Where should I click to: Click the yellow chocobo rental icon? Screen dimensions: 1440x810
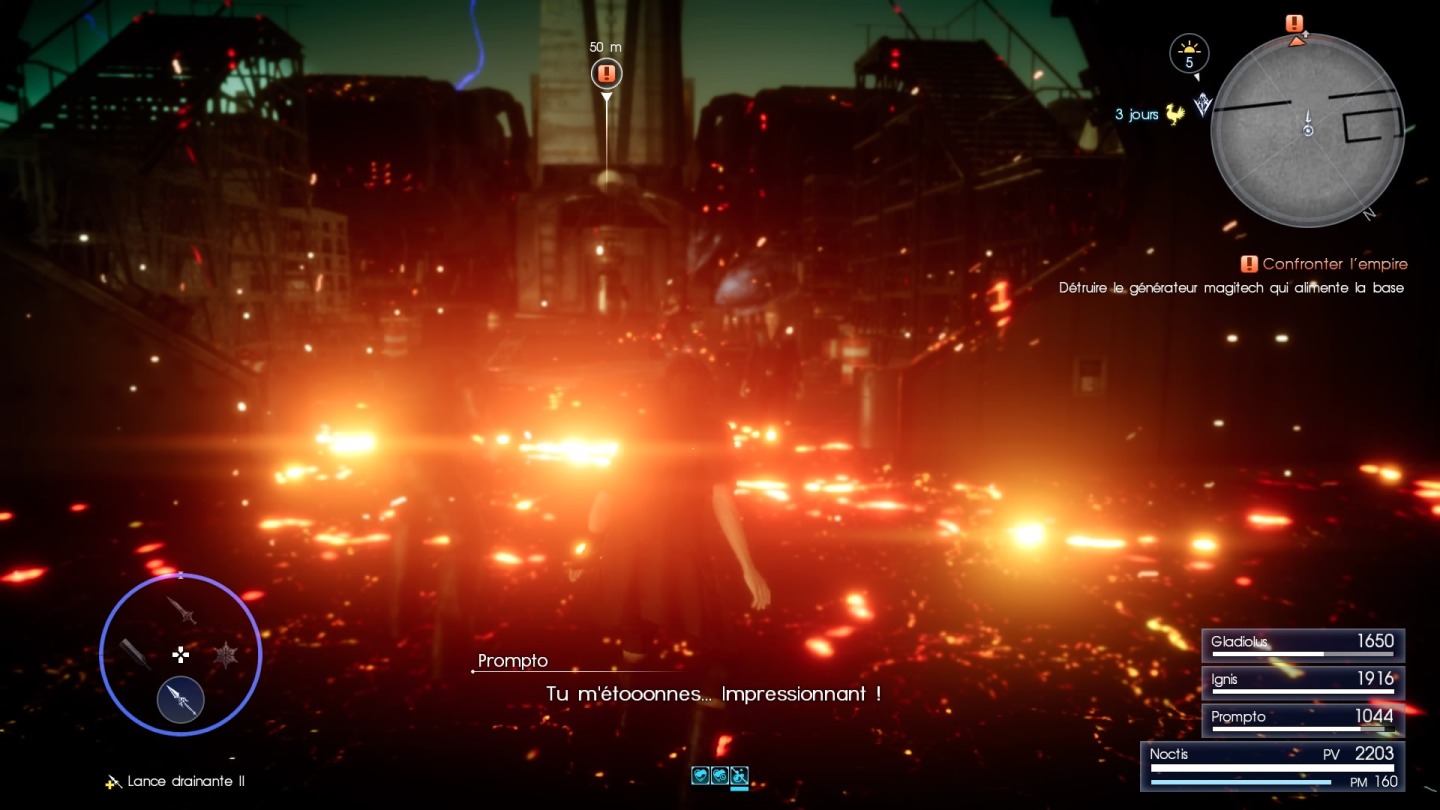pyautogui.click(x=1174, y=114)
